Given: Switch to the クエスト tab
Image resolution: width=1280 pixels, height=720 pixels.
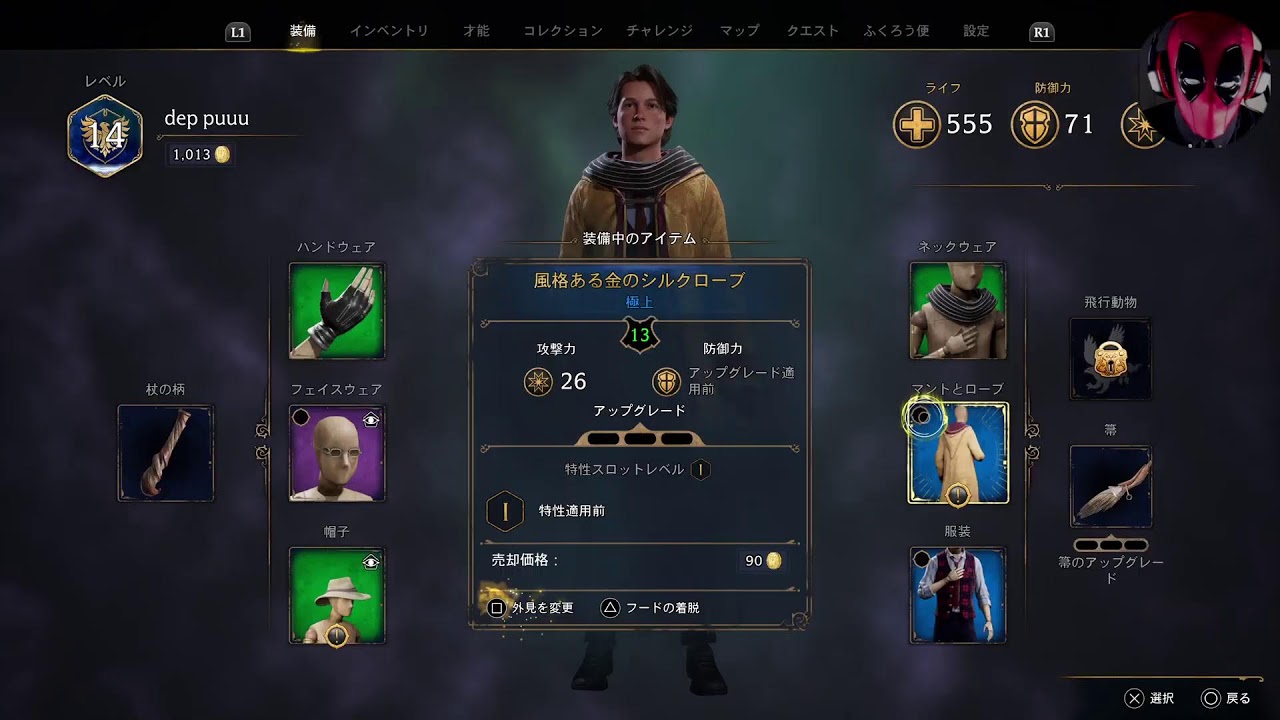Looking at the screenshot, I should (x=813, y=31).
